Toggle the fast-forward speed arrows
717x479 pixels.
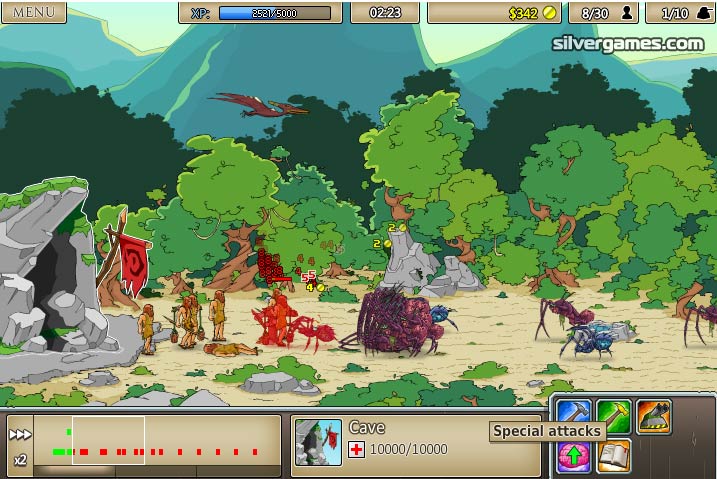pos(20,435)
